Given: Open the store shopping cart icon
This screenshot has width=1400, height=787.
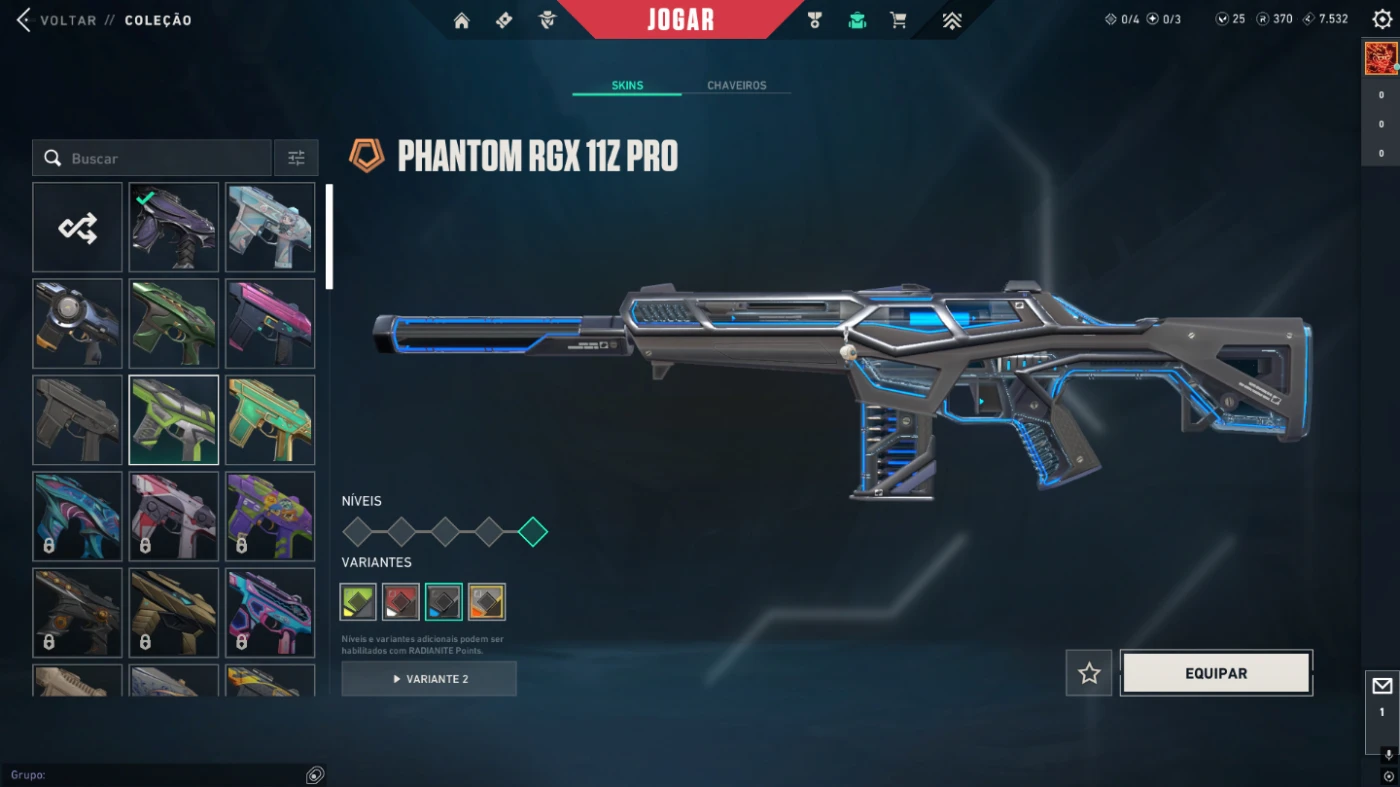Looking at the screenshot, I should click(x=899, y=21).
